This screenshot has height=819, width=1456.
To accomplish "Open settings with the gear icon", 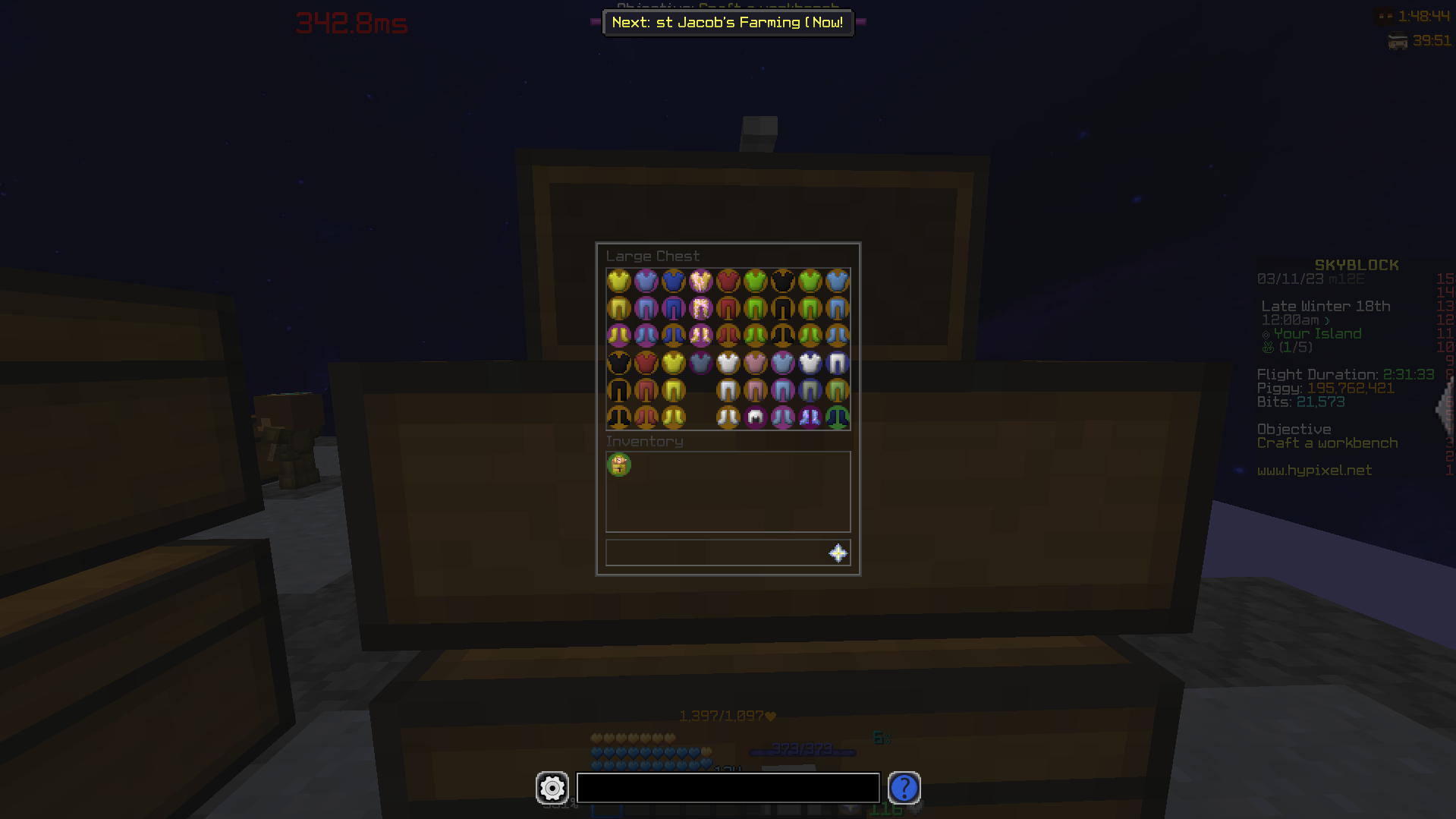I will [x=552, y=789].
